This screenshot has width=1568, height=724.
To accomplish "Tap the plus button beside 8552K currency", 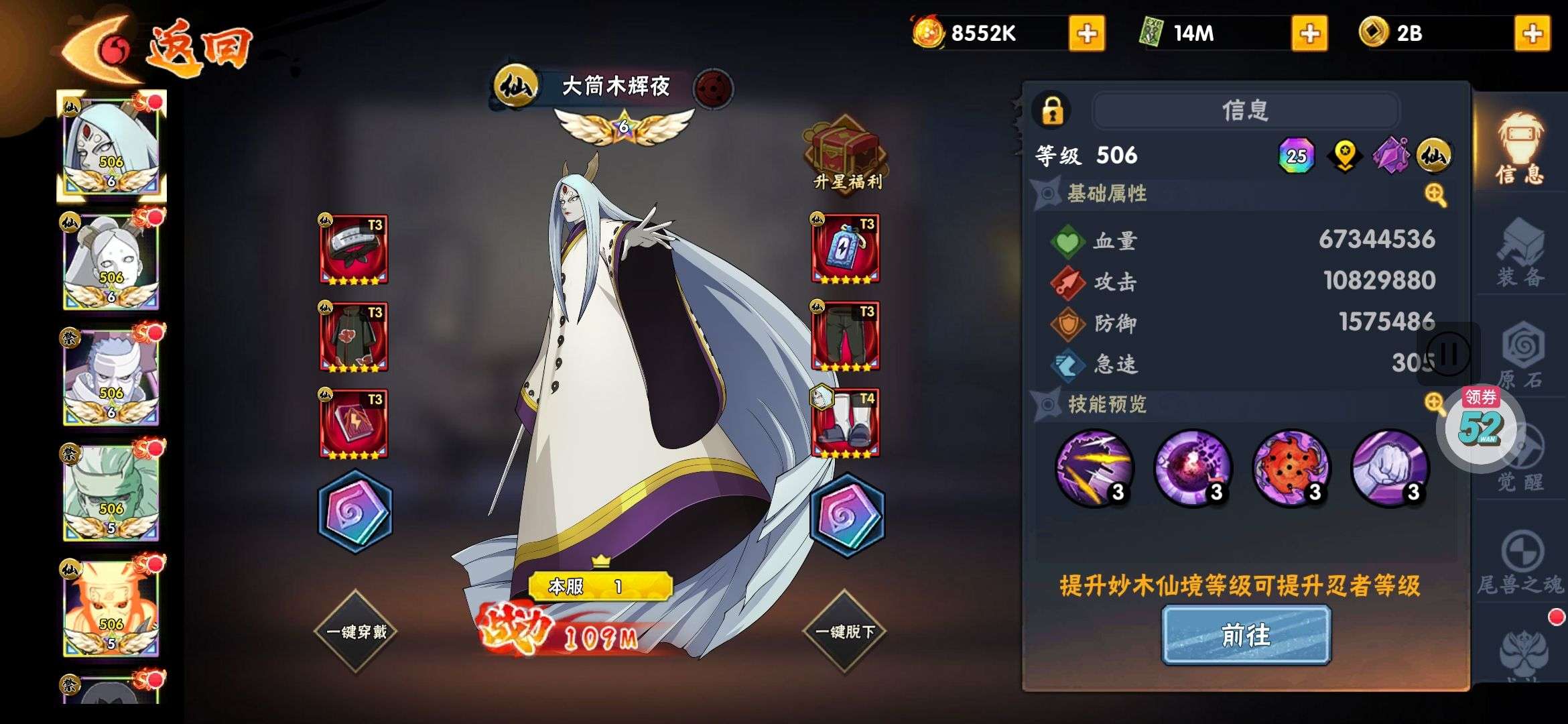I will [1087, 34].
